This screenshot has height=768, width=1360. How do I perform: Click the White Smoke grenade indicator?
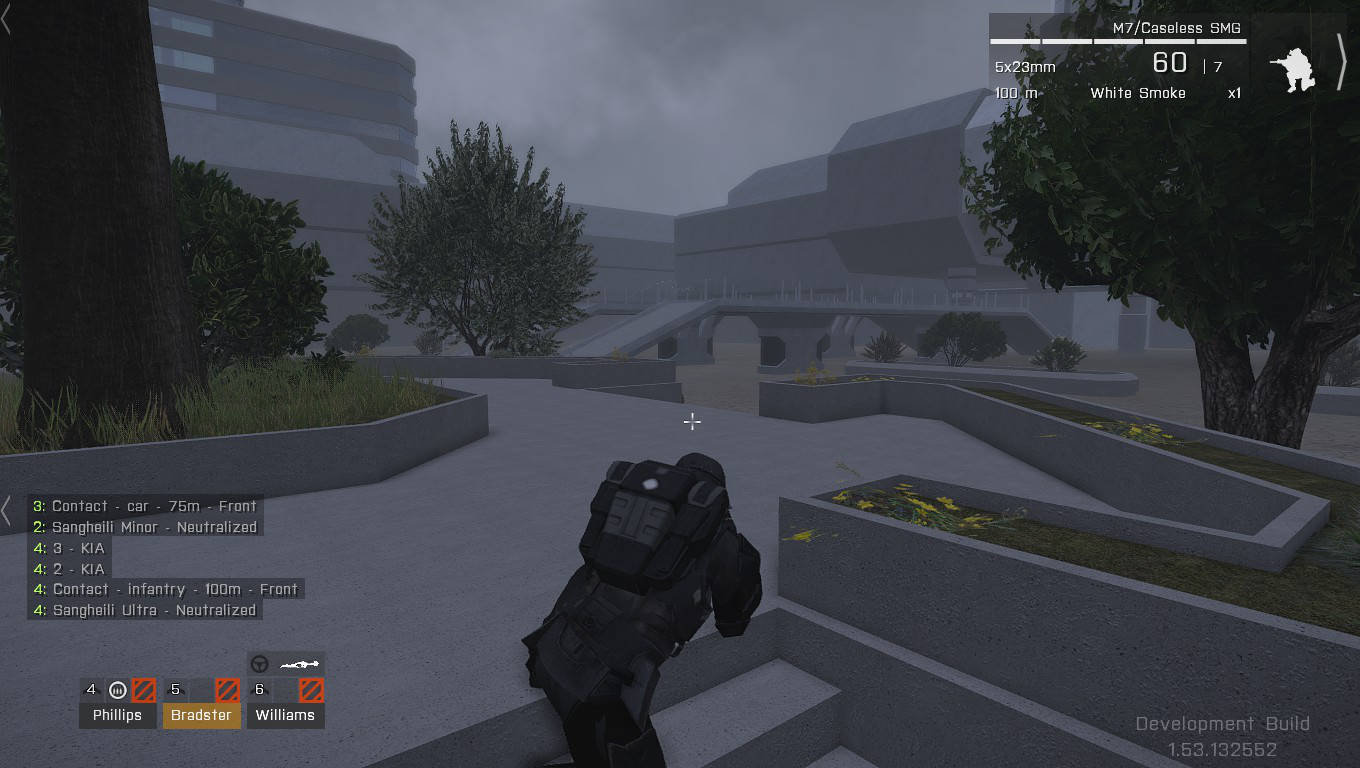tap(1137, 93)
